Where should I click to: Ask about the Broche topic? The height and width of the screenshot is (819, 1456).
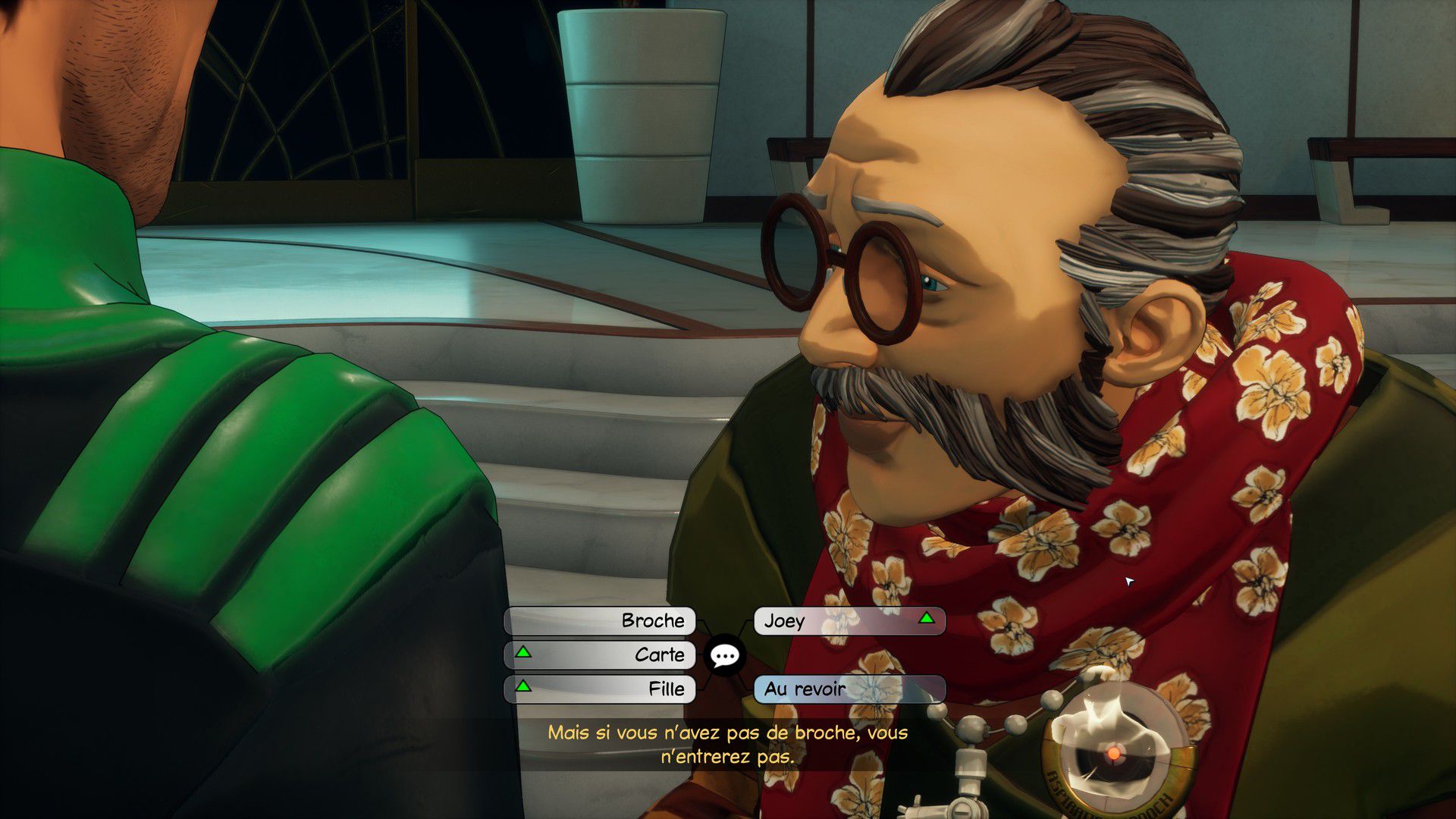coord(600,621)
